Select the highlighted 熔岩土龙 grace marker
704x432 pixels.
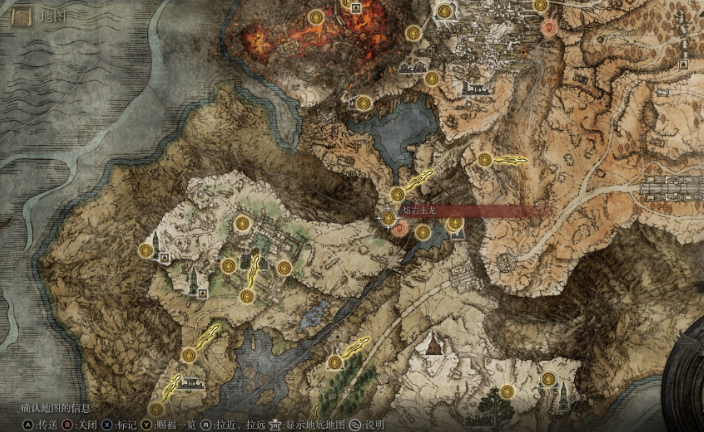click(x=389, y=216)
